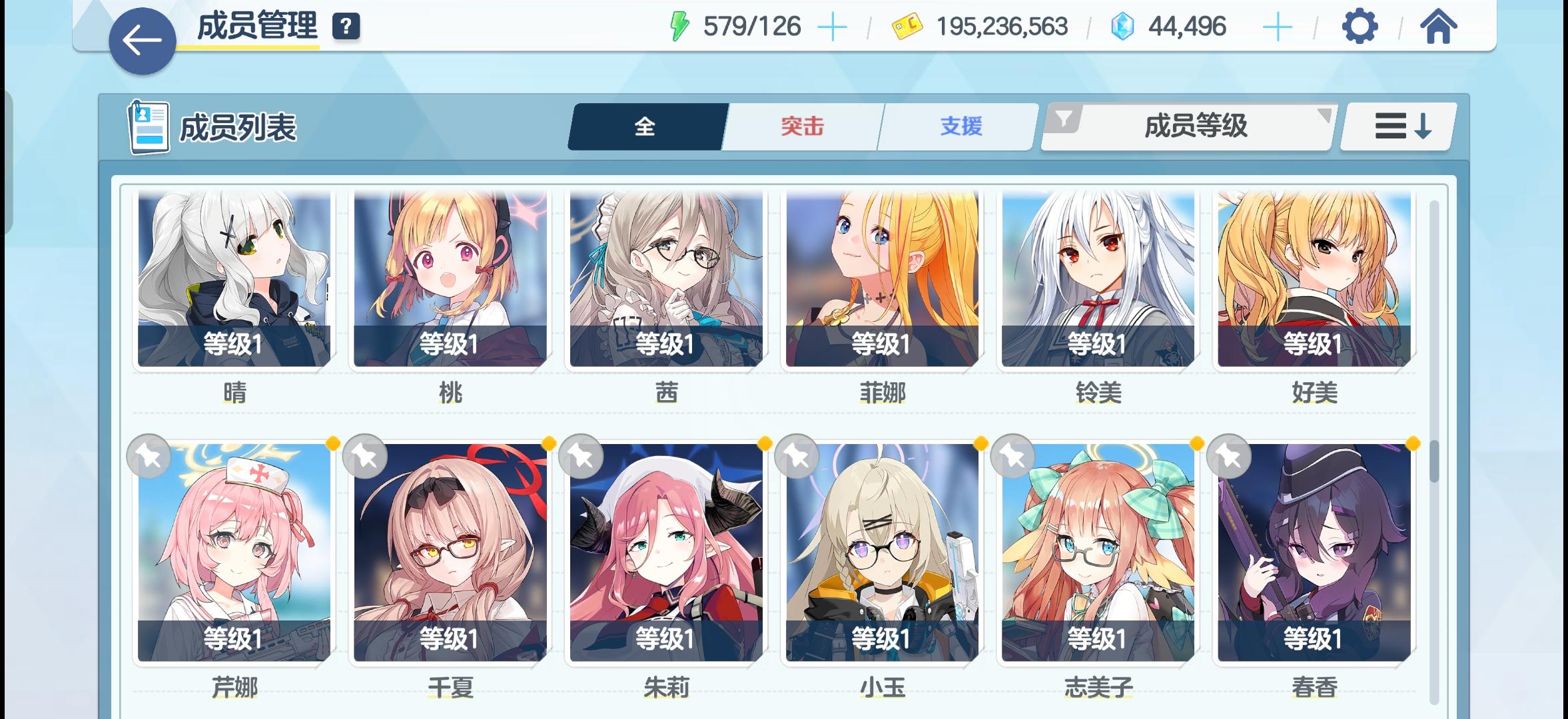The height and width of the screenshot is (719, 1568).
Task: Click the green lightning AP icon
Action: pyautogui.click(x=678, y=25)
